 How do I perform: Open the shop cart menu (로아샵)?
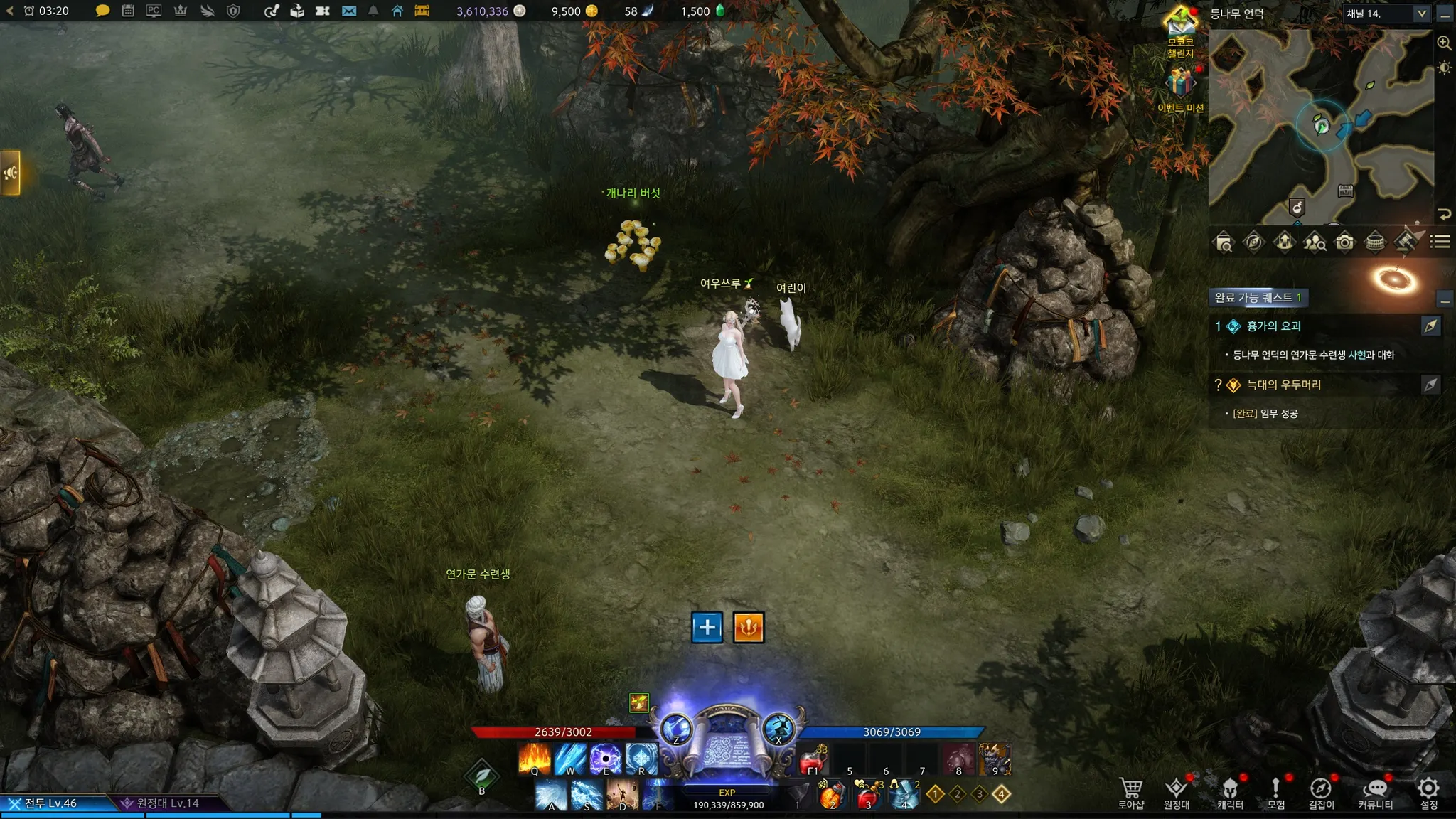(x=1130, y=793)
